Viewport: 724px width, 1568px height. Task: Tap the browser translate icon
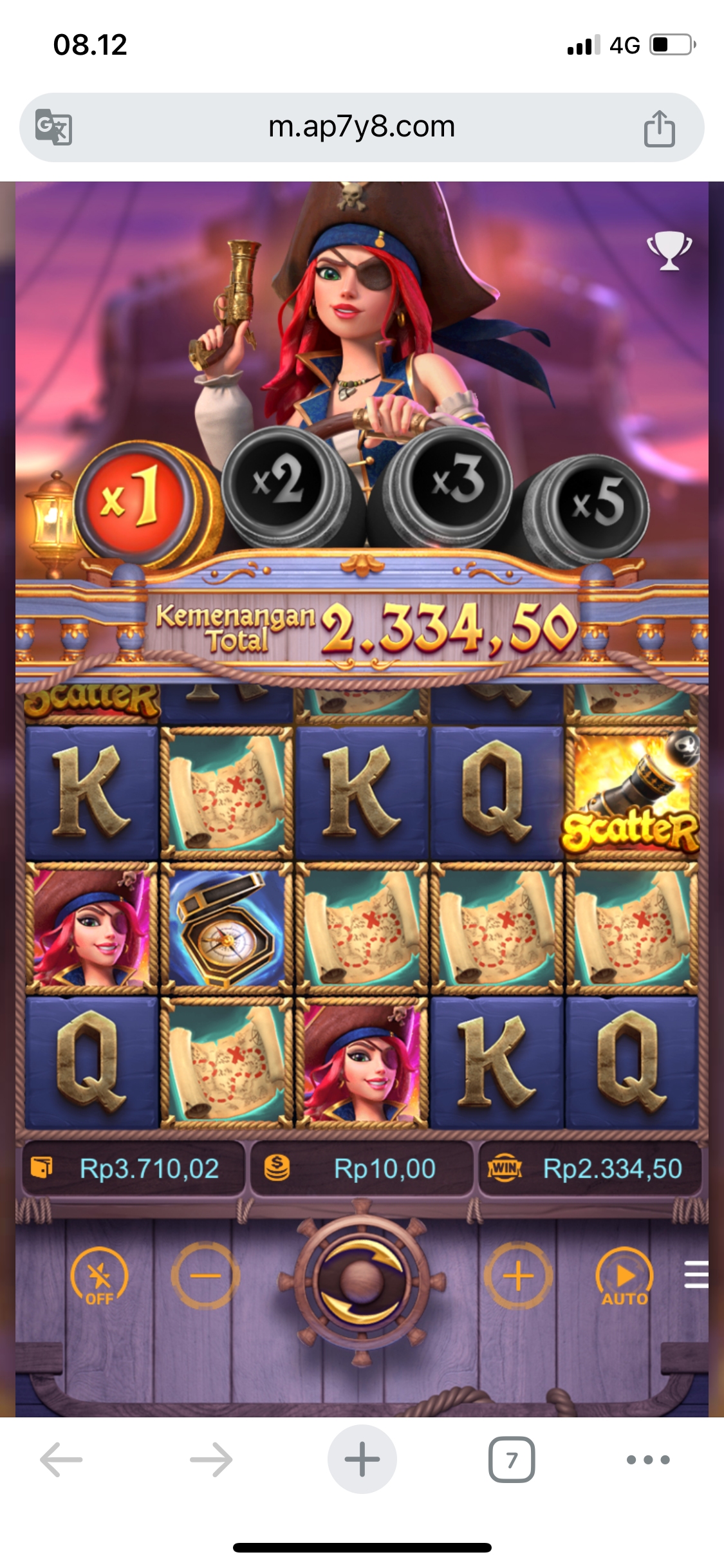click(53, 127)
